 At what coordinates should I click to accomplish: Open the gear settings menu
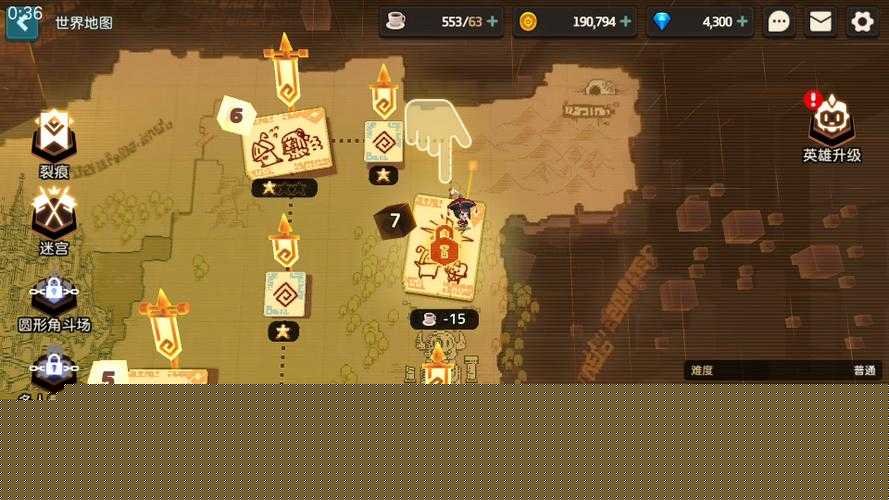click(x=862, y=21)
